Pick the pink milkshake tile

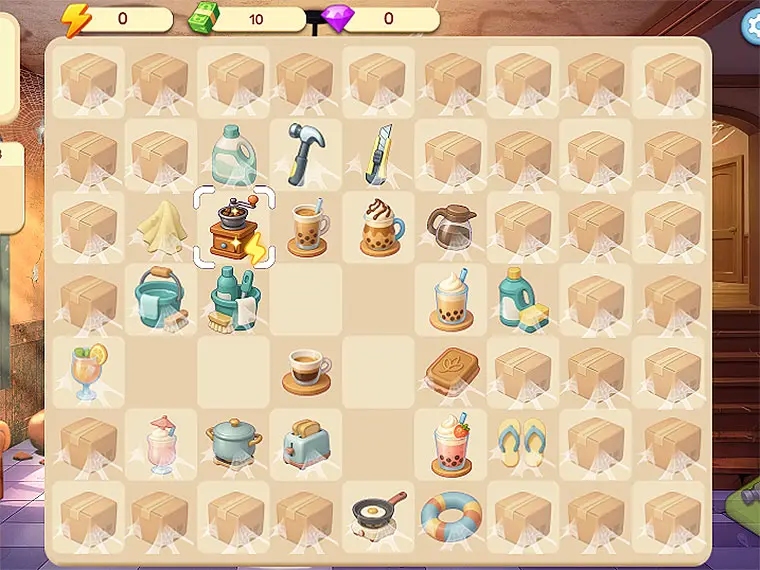pos(161,444)
